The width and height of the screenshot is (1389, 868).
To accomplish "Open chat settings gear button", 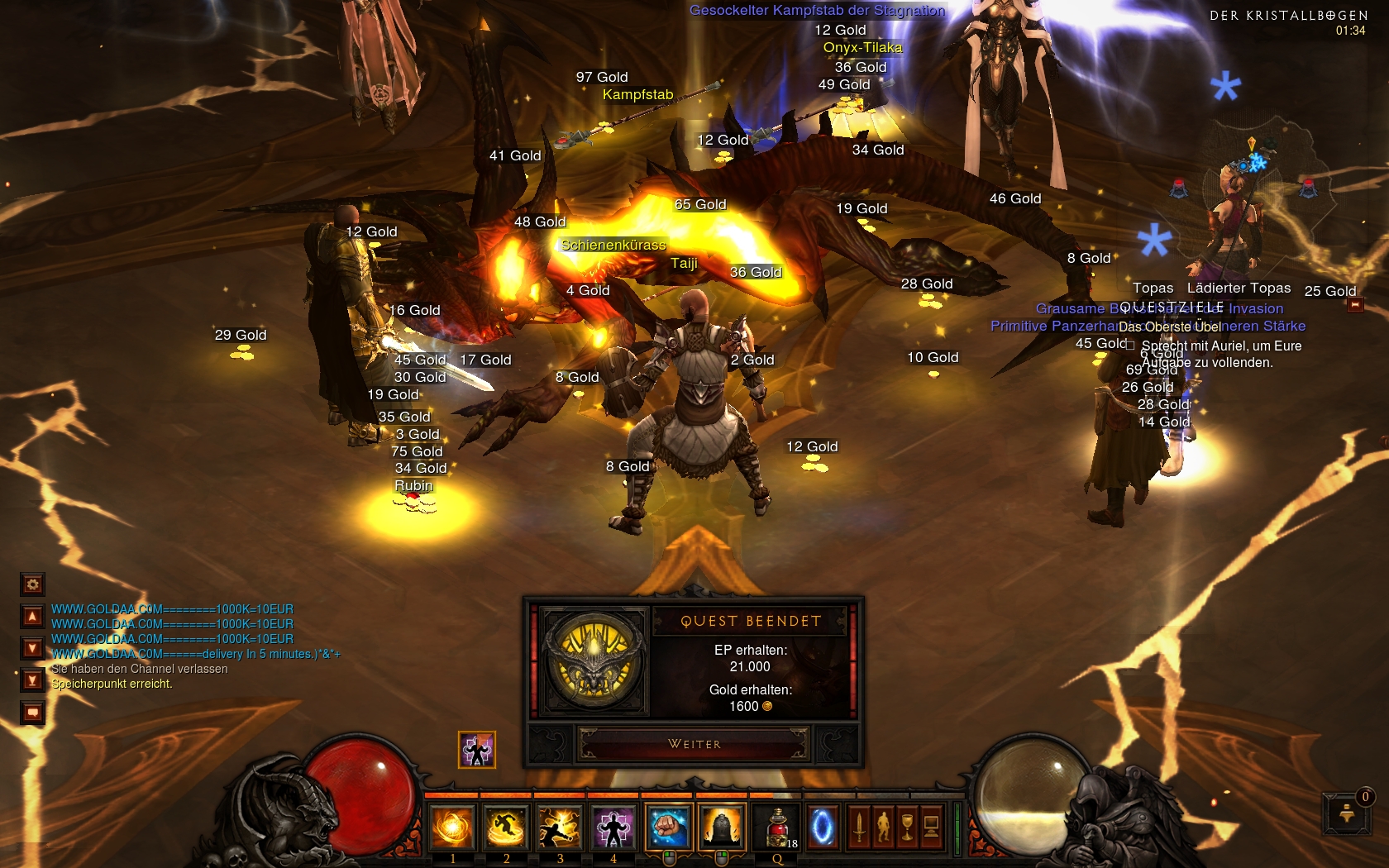I will pos(32,584).
